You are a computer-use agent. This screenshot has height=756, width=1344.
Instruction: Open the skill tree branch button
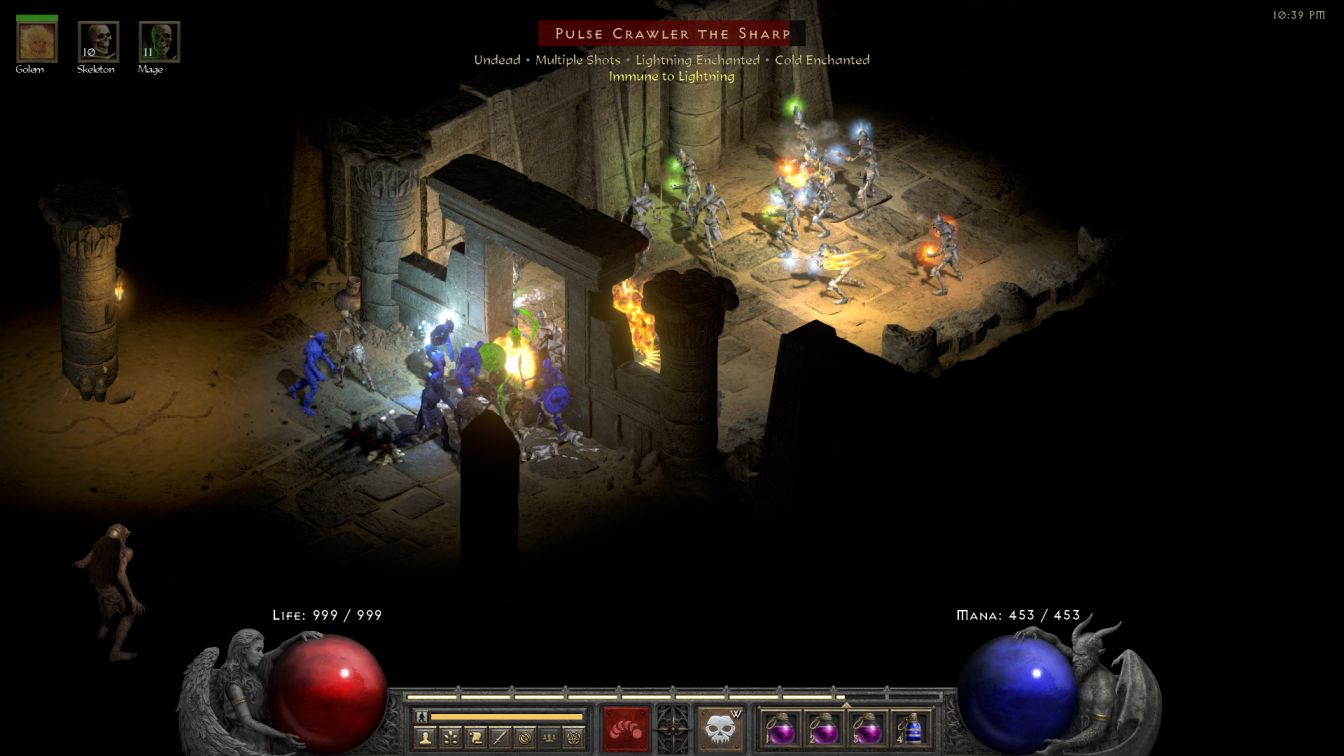(x=450, y=738)
